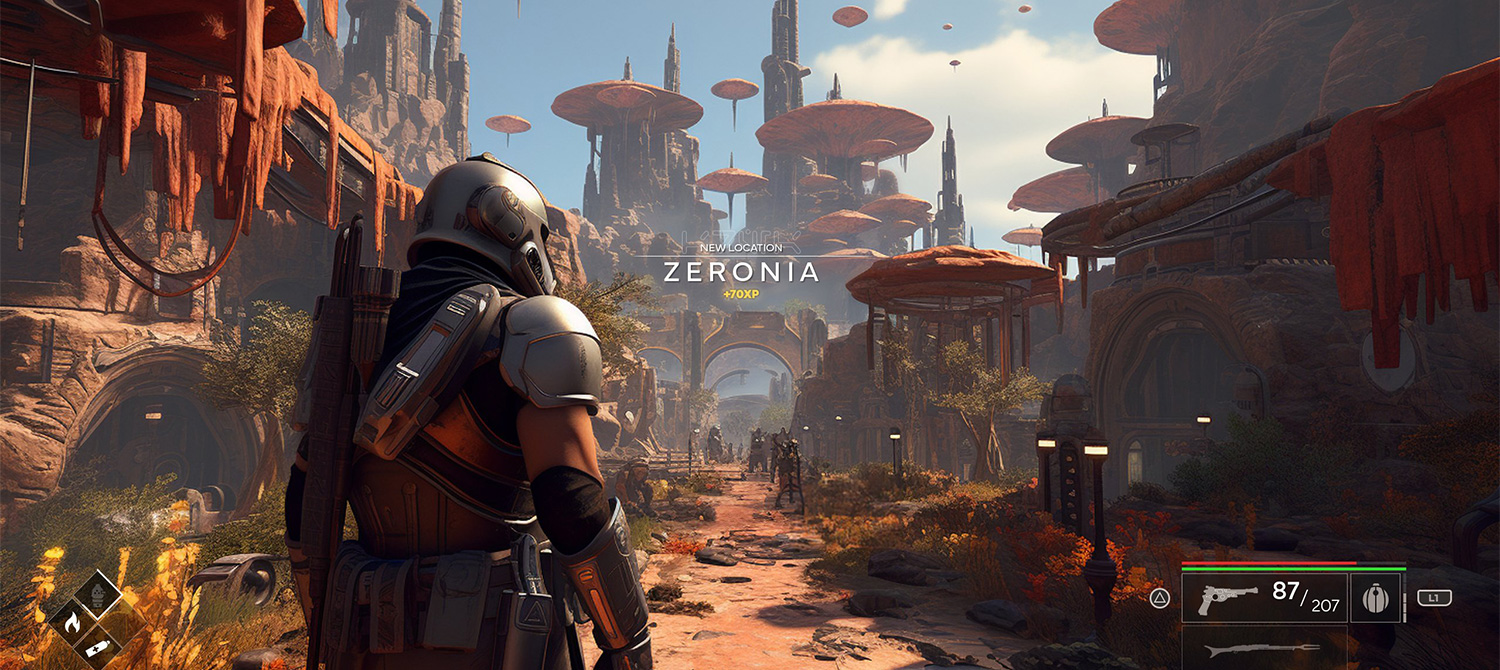1500x670 pixels.
Task: Use the medical canister item
Action: pyautogui.click(x=97, y=648)
